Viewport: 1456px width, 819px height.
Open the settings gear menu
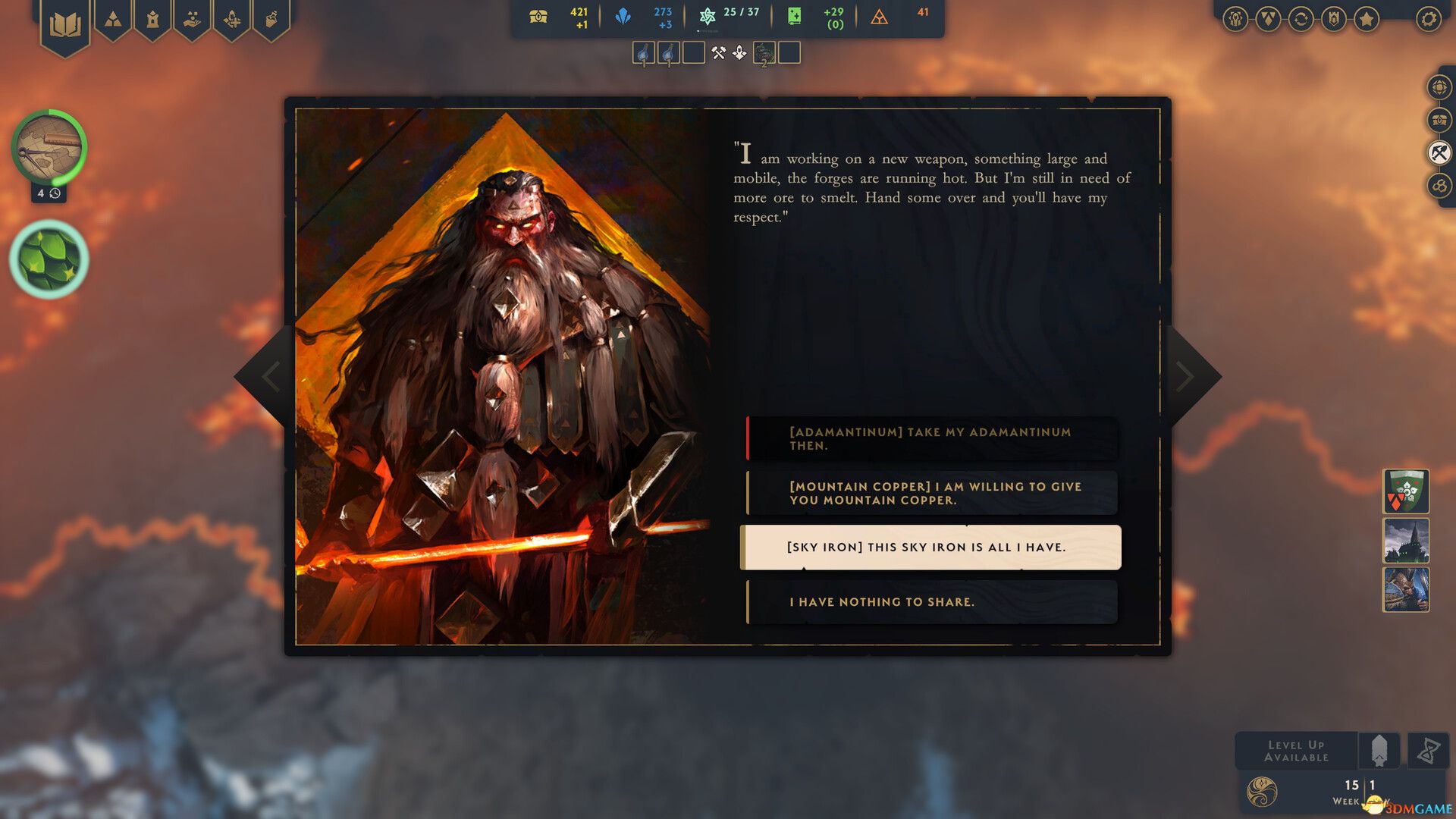(x=1427, y=18)
